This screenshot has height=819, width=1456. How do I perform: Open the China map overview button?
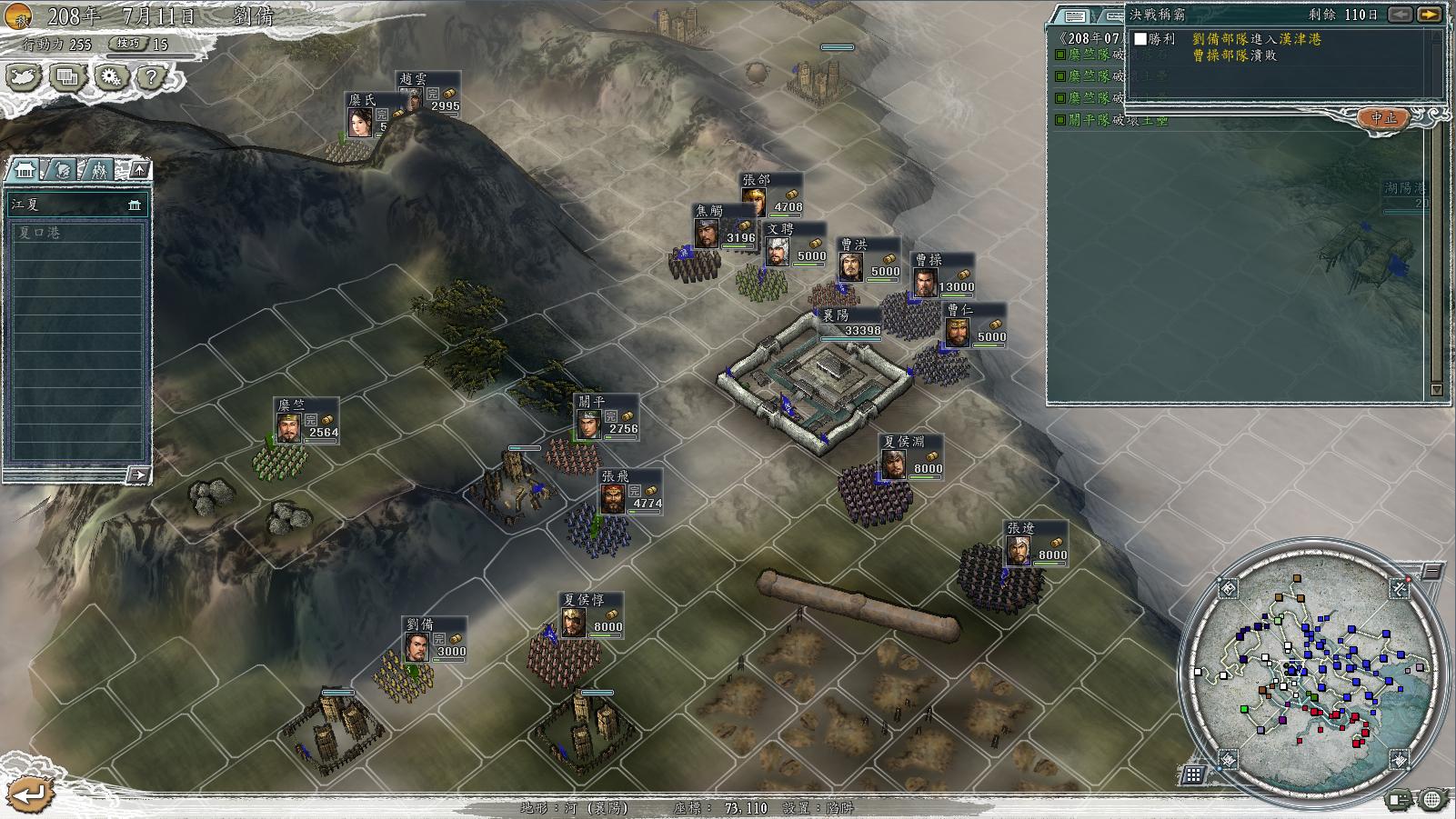pos(23,77)
